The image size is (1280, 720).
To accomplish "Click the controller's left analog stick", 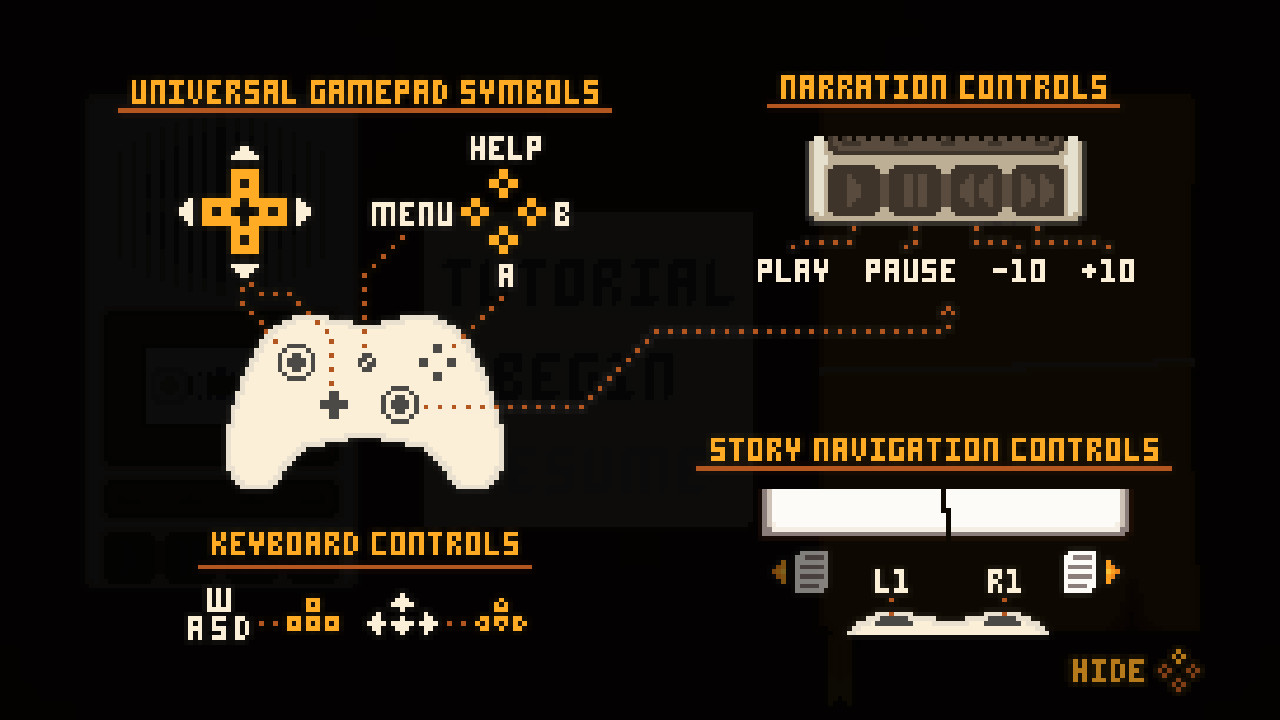I will coord(298,363).
